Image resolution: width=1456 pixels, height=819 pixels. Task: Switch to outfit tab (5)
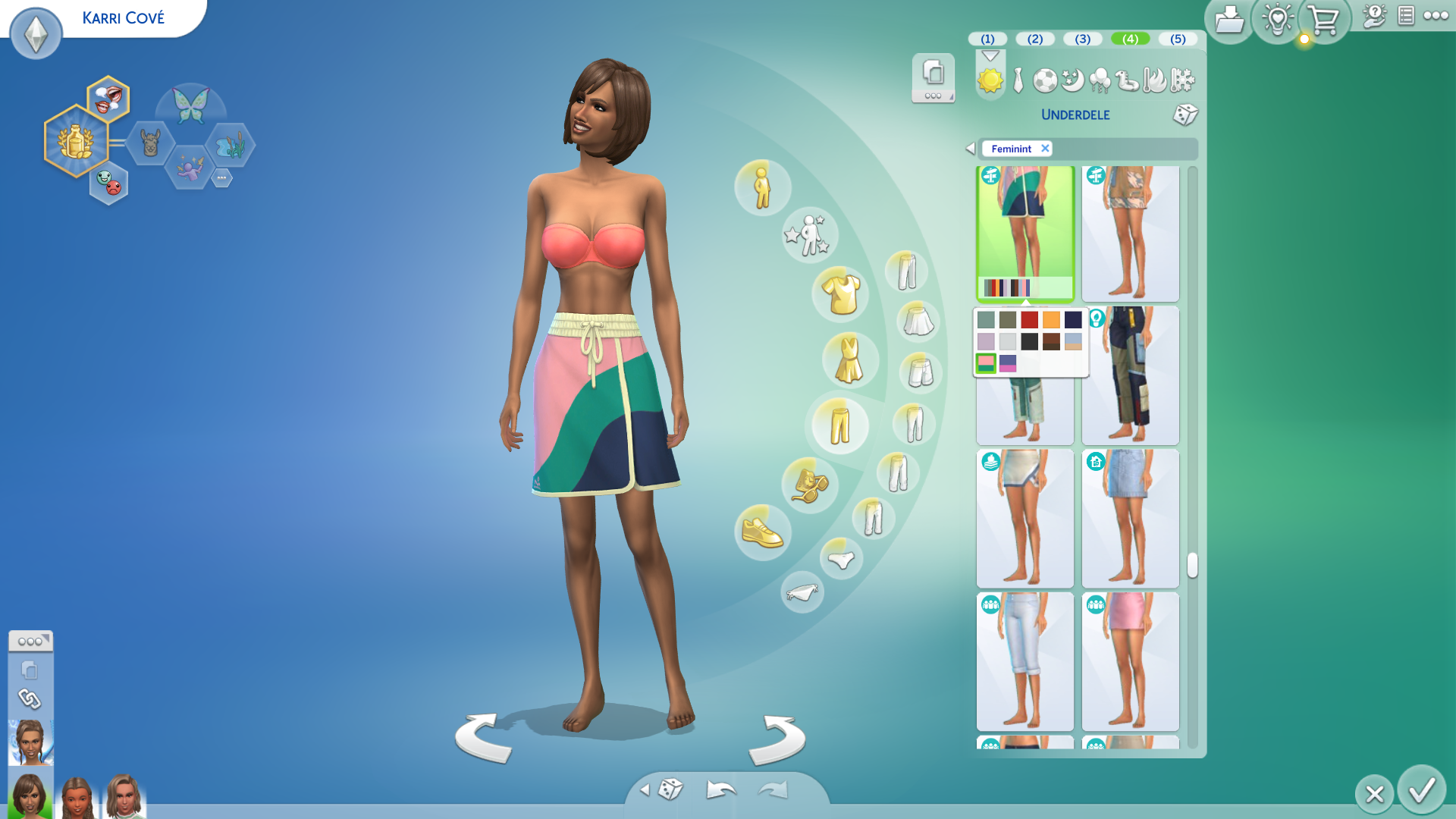pos(1178,39)
